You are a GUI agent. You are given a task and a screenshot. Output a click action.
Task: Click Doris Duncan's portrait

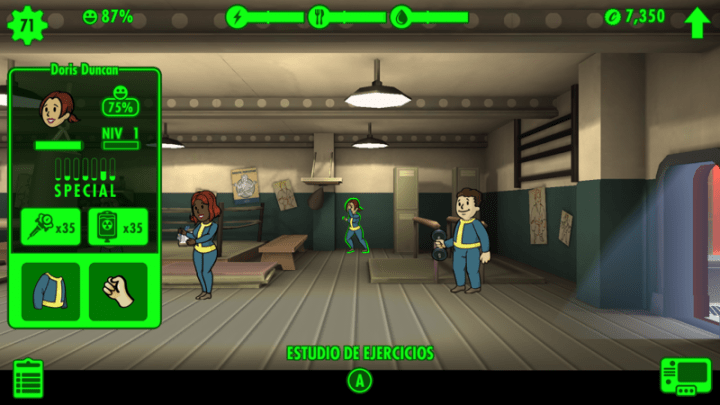coord(54,109)
